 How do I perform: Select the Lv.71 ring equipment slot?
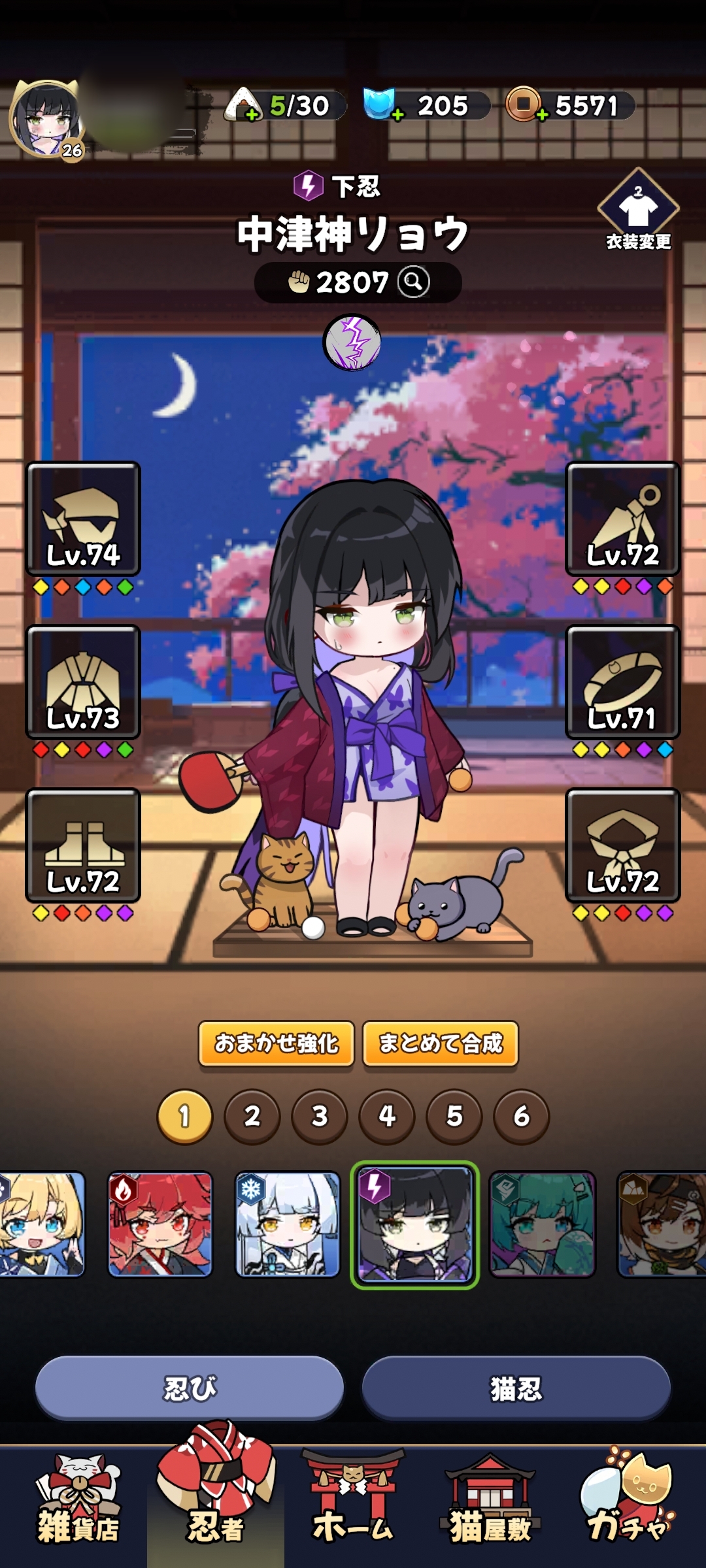(x=622, y=682)
